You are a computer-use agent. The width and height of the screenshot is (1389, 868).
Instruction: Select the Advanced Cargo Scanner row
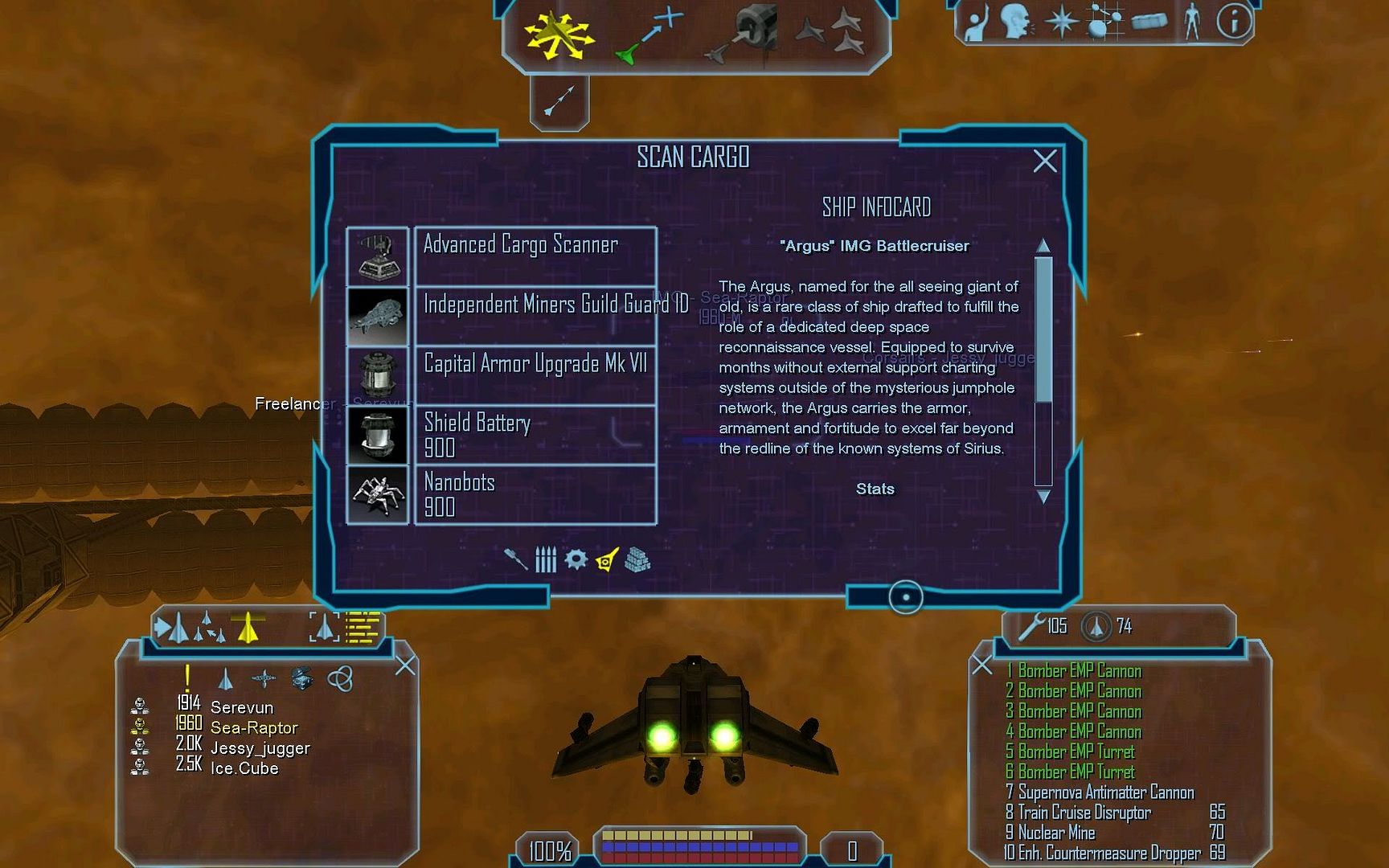[535, 256]
